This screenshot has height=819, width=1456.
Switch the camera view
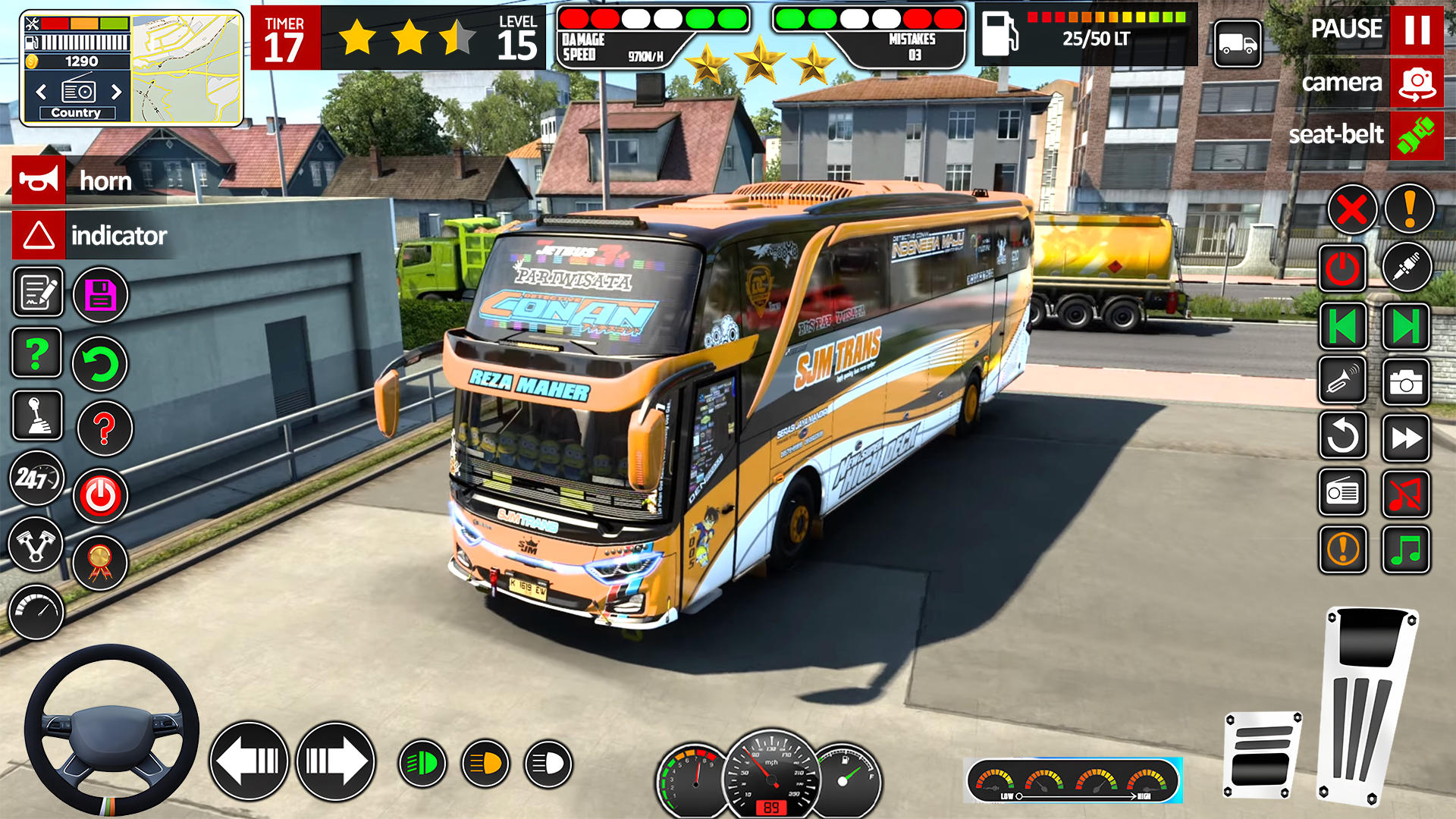coord(1416,83)
